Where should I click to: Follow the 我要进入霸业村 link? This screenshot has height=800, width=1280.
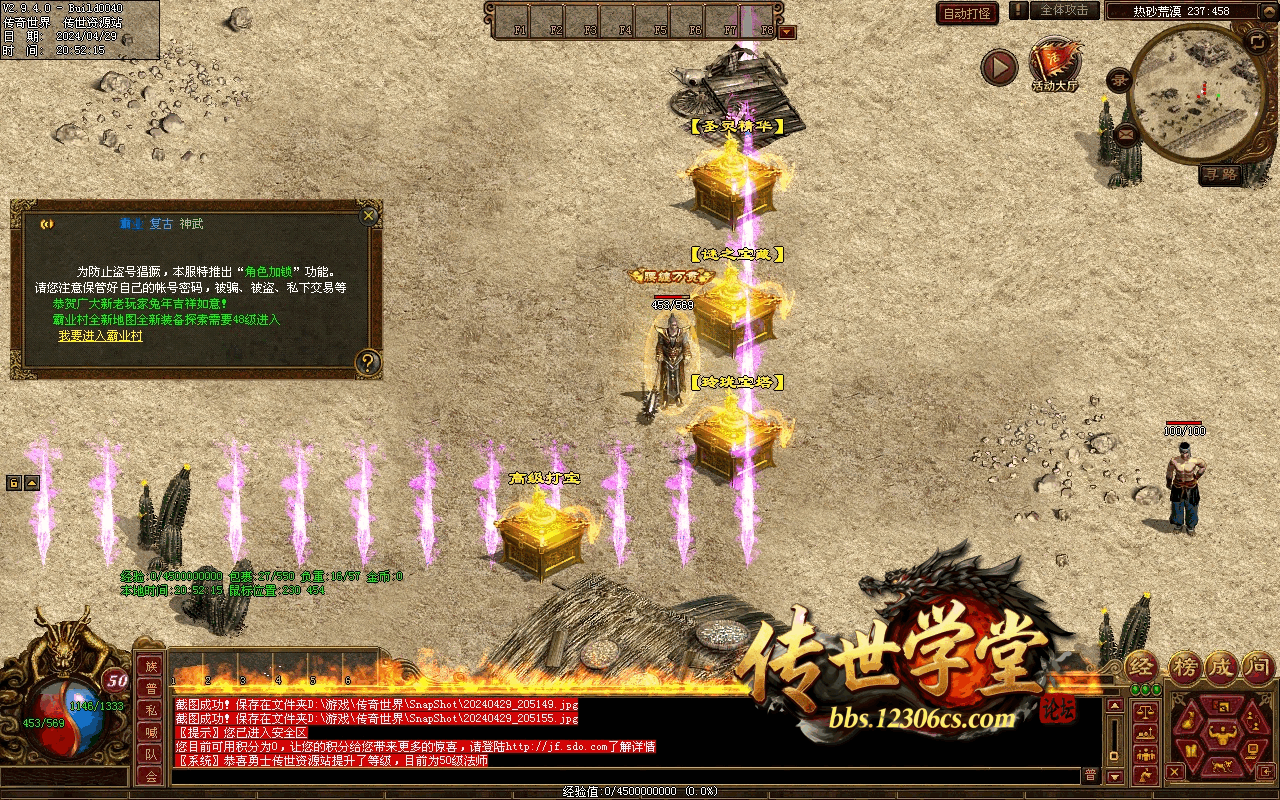pos(100,336)
